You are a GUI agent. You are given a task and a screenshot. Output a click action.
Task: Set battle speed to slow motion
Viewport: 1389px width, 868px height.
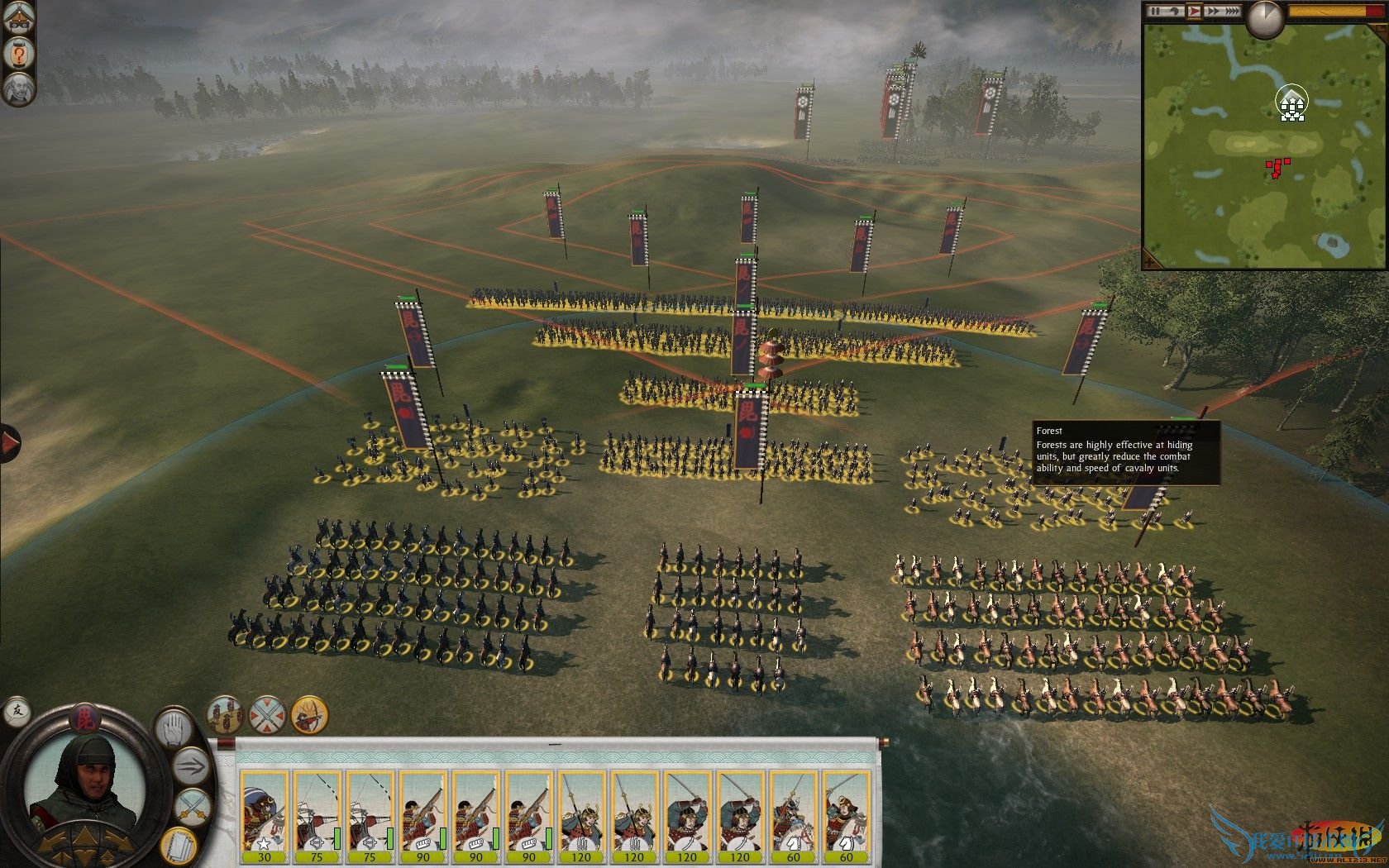[x=1176, y=11]
